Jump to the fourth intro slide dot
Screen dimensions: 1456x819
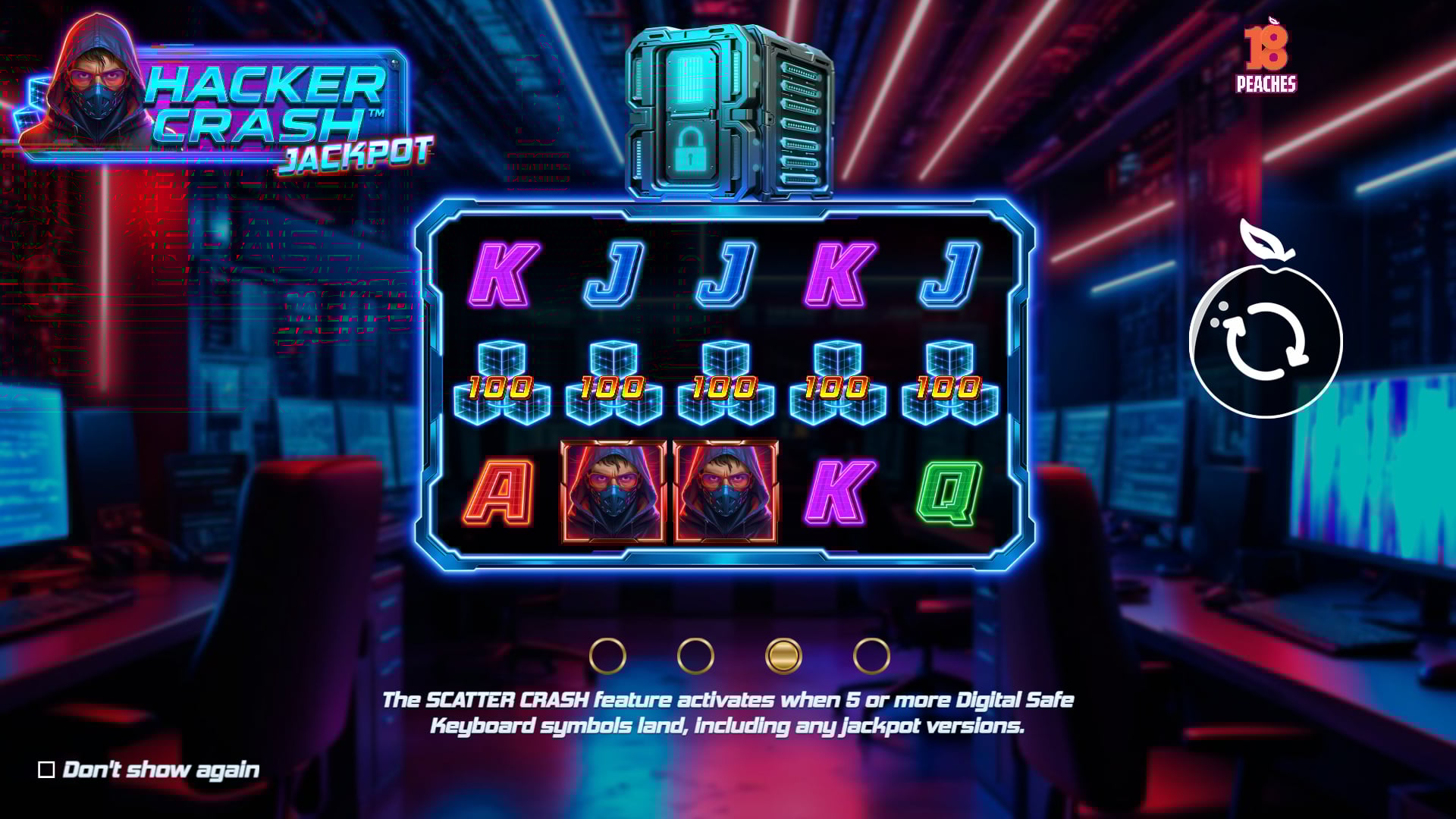(871, 656)
